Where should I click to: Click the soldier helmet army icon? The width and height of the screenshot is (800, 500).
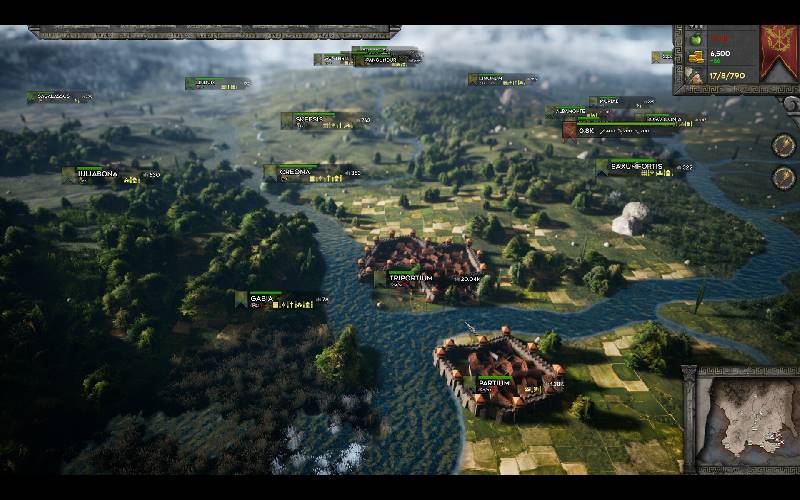pyautogui.click(x=692, y=75)
